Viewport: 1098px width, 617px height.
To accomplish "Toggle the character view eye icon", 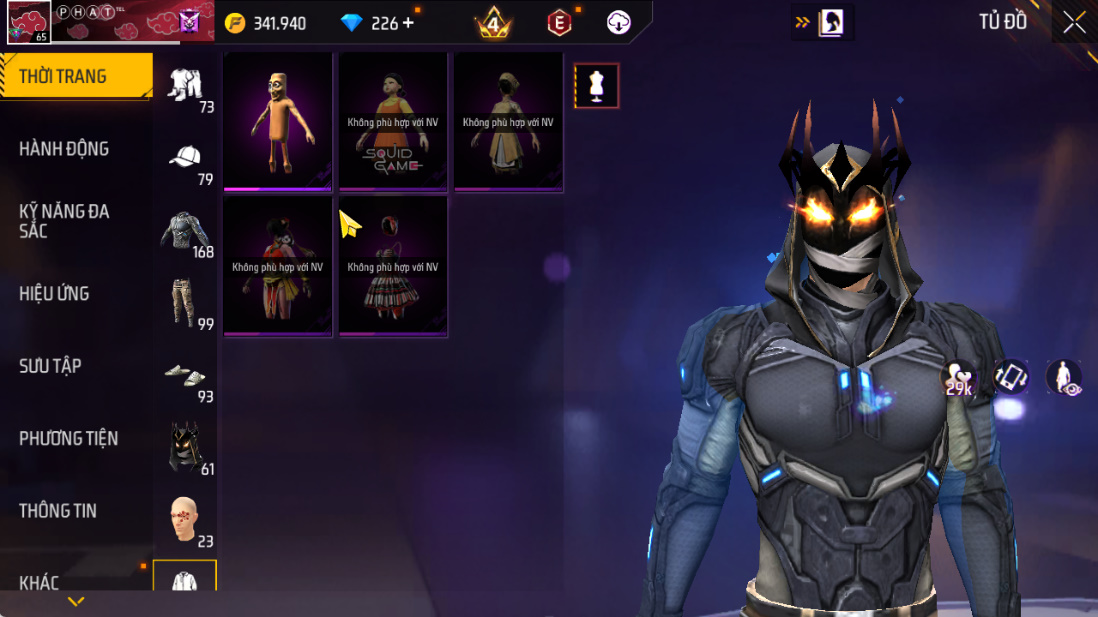I will [x=1064, y=378].
